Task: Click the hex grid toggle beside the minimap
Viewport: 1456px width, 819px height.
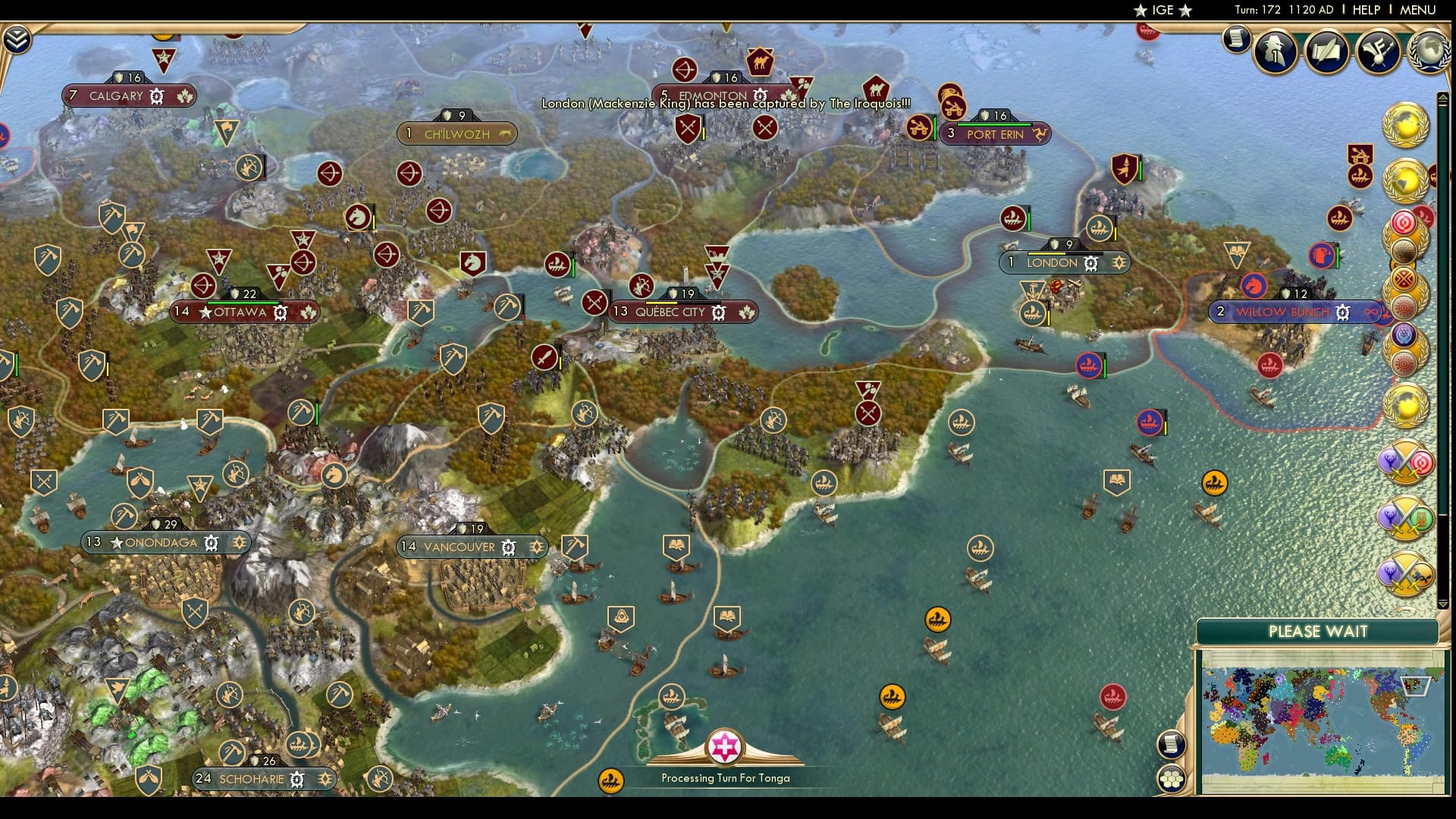Action: coord(1172,779)
